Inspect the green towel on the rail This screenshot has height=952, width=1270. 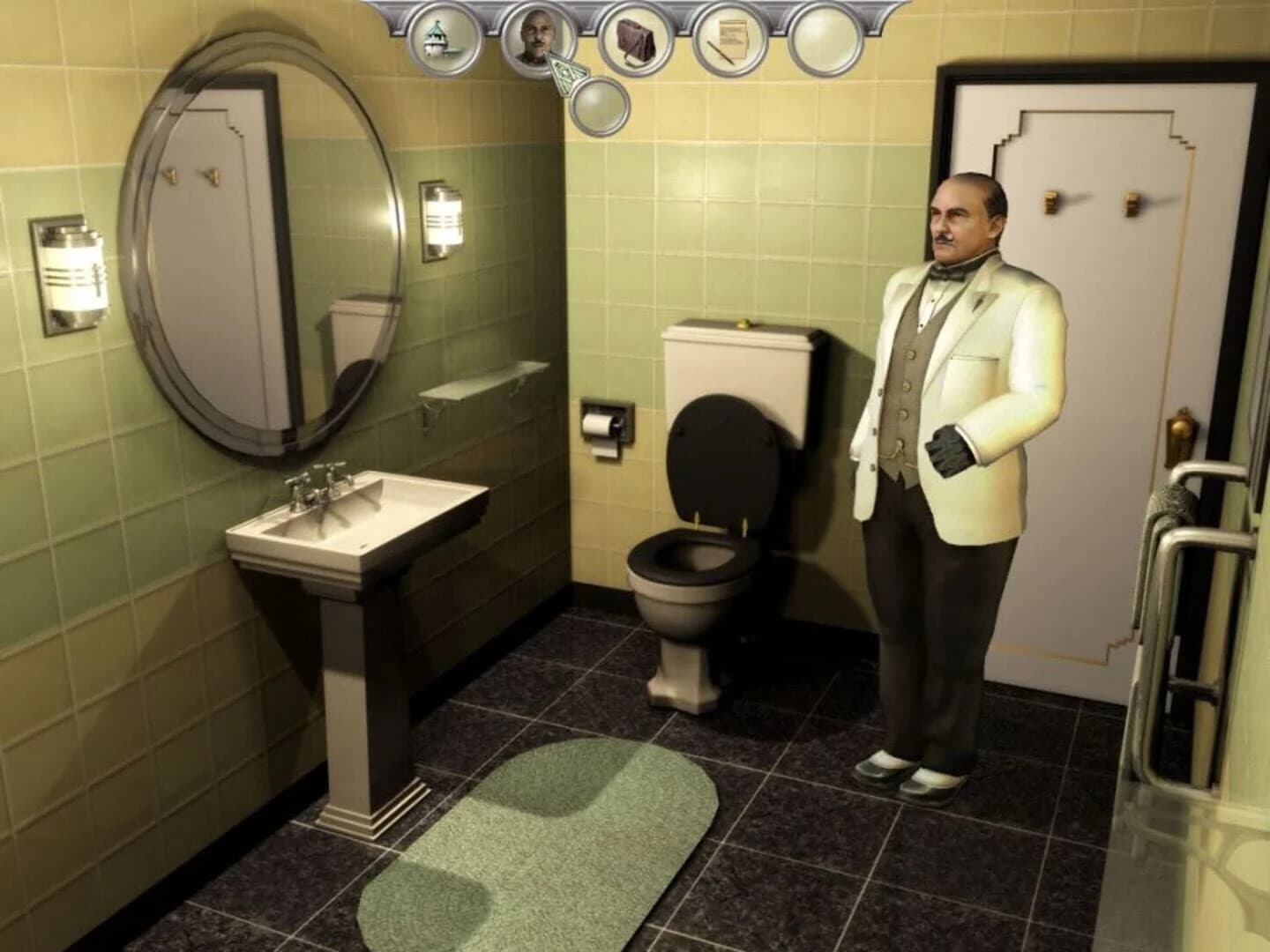[x=1171, y=502]
